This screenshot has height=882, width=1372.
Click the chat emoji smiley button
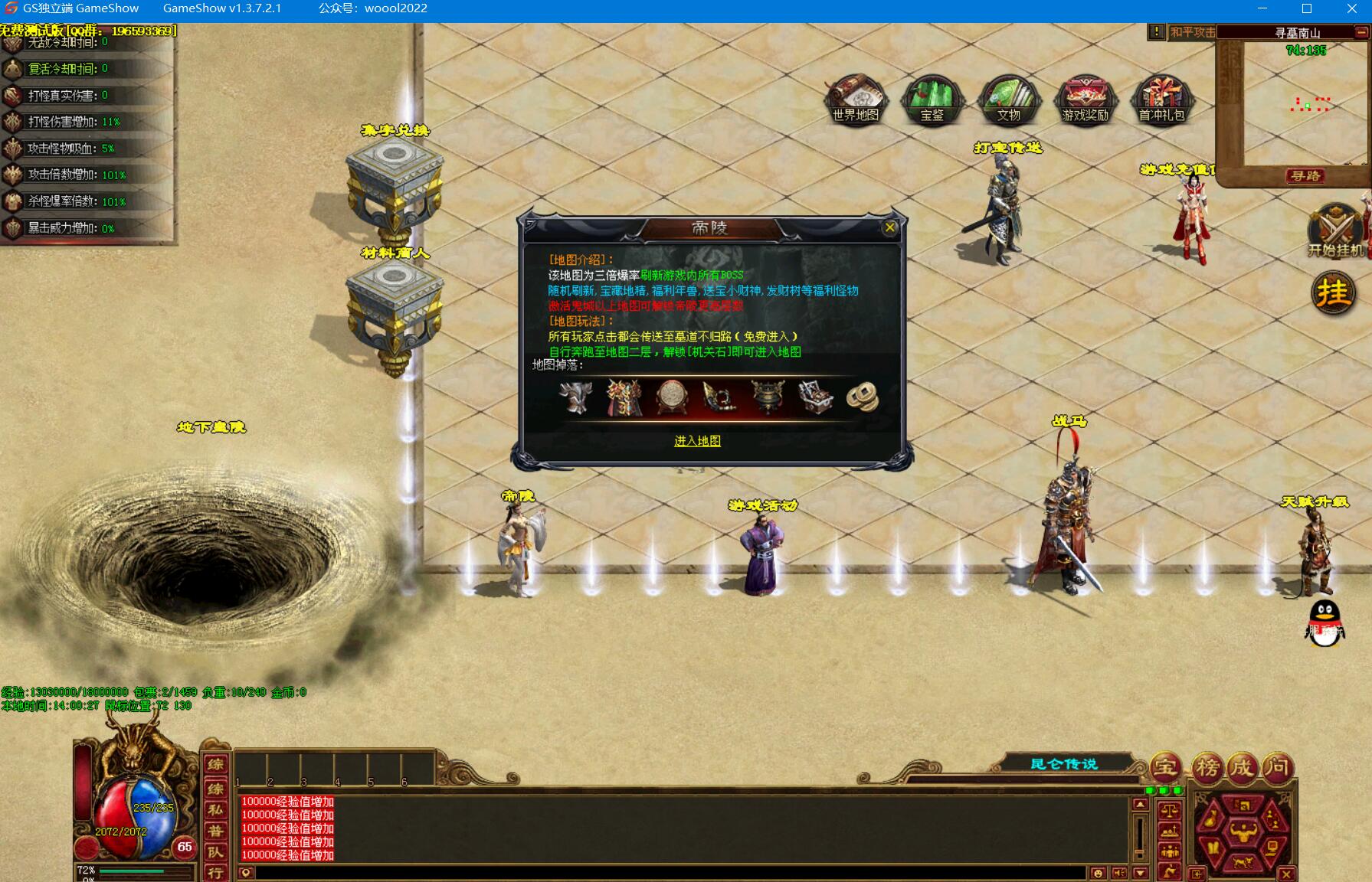point(1098,873)
